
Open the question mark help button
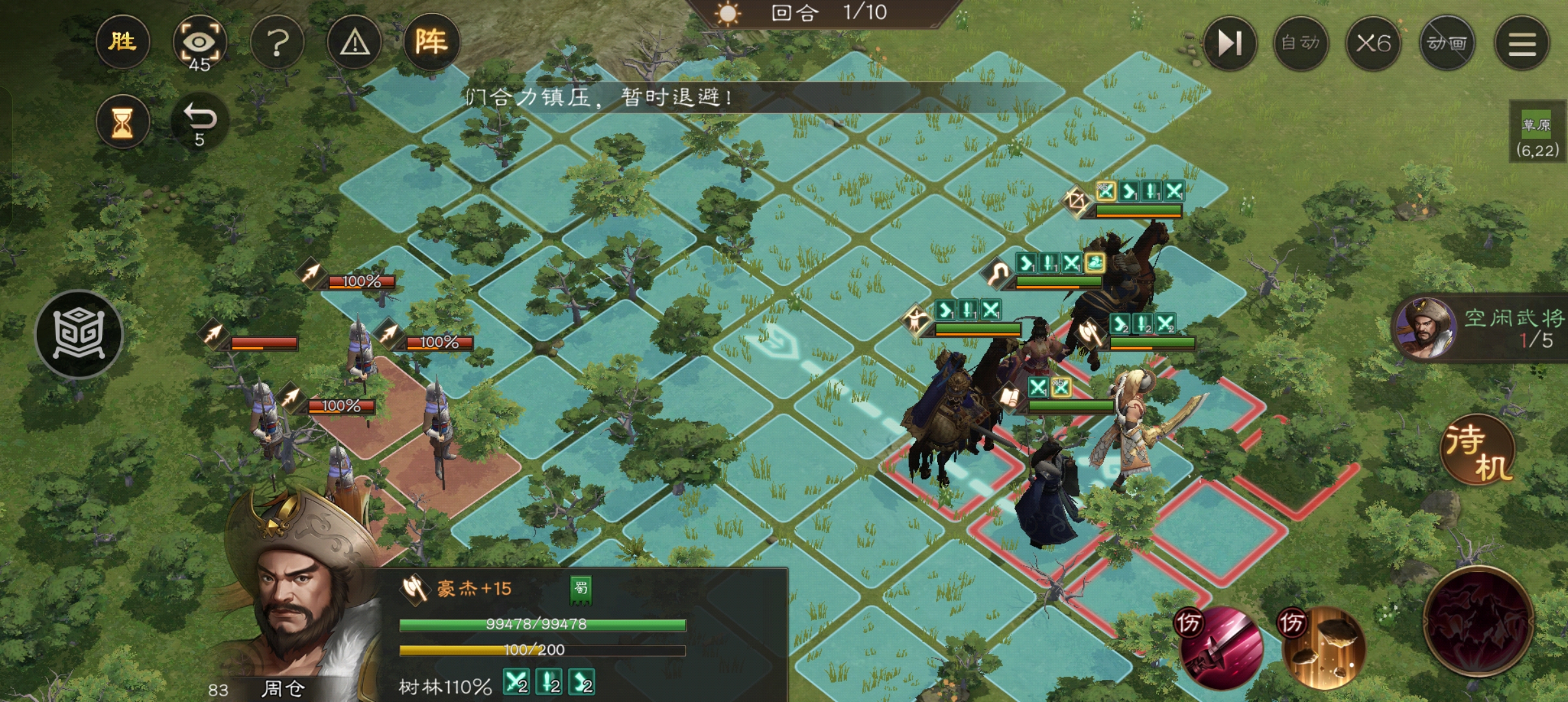[x=277, y=43]
